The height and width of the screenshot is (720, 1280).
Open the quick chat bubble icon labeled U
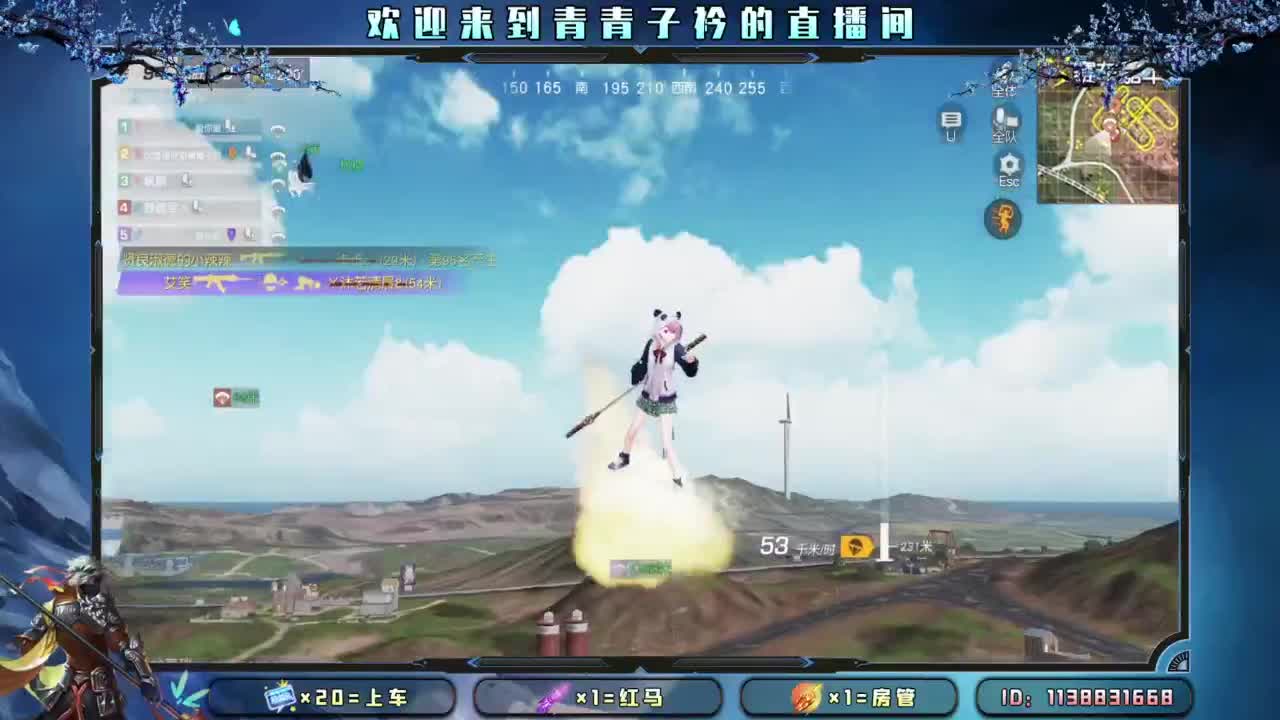[x=951, y=122]
